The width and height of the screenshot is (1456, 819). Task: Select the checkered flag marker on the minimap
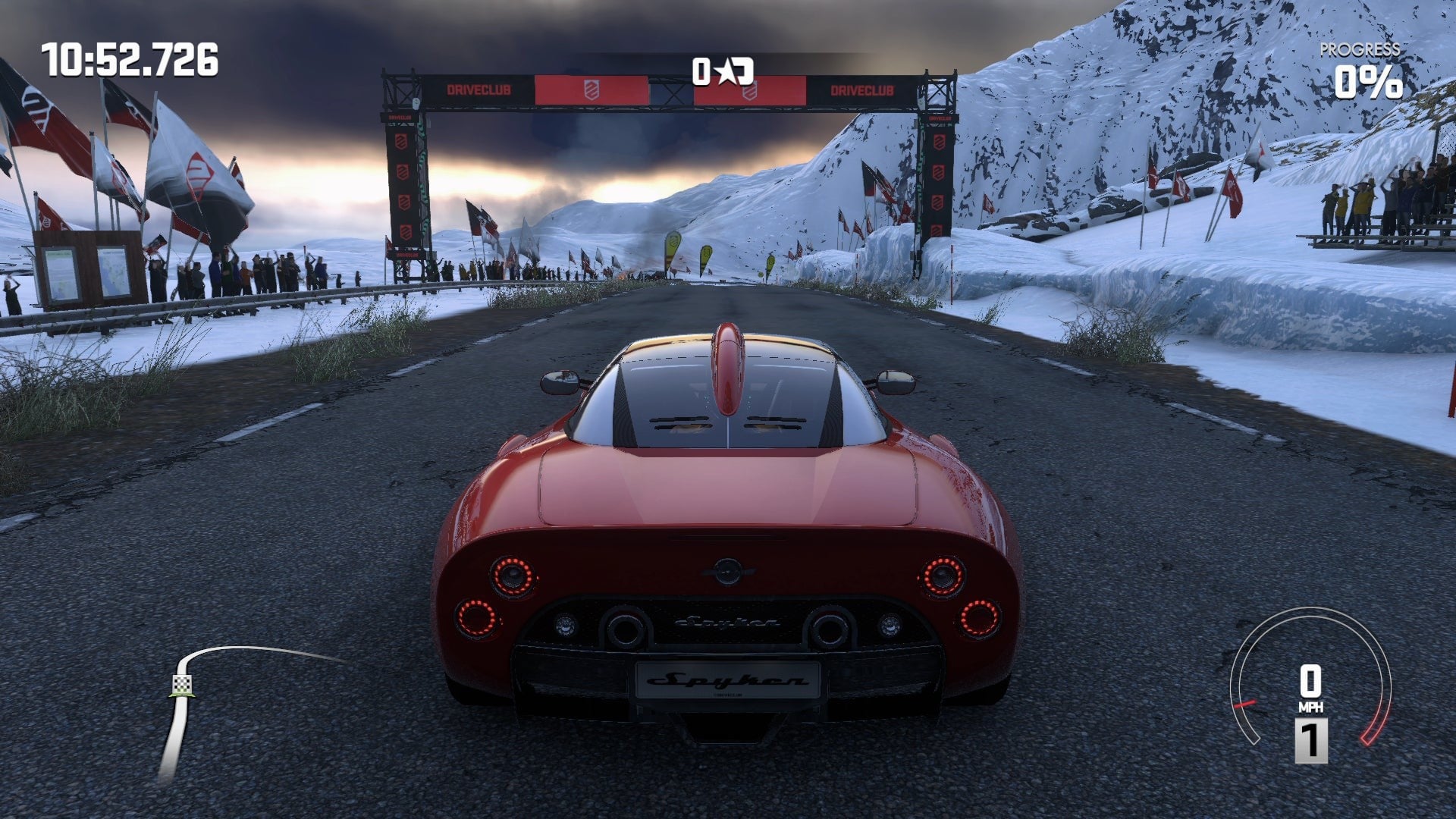point(182,685)
